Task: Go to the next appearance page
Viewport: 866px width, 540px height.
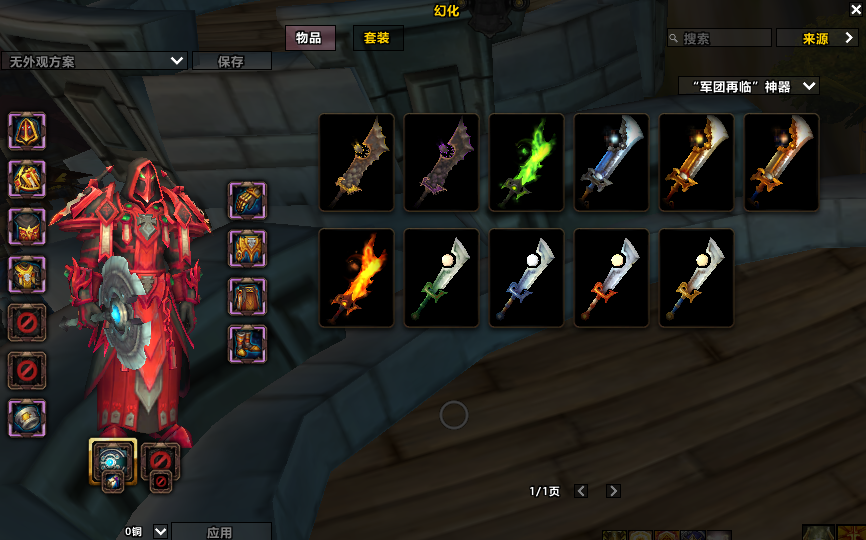Action: point(613,491)
